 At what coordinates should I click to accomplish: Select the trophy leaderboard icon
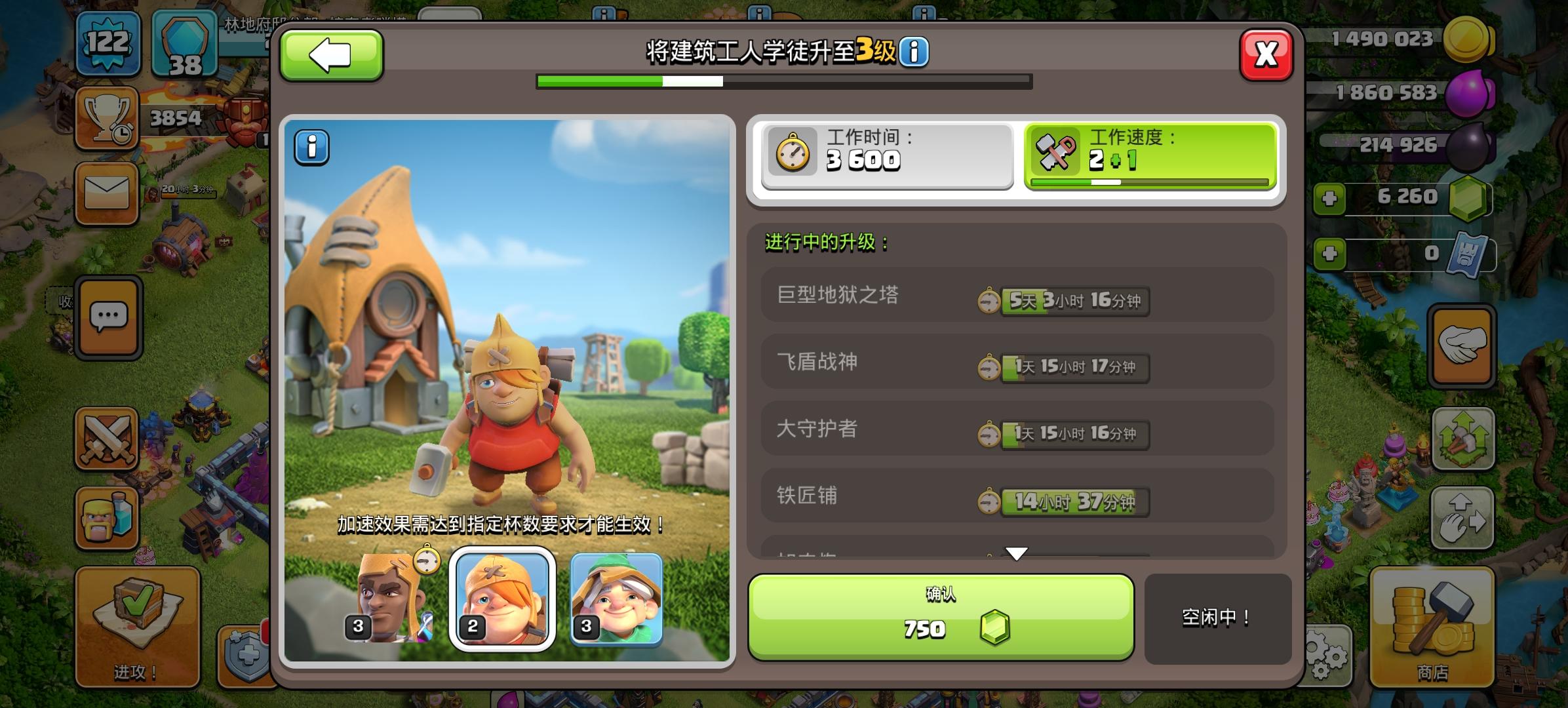click(x=108, y=118)
